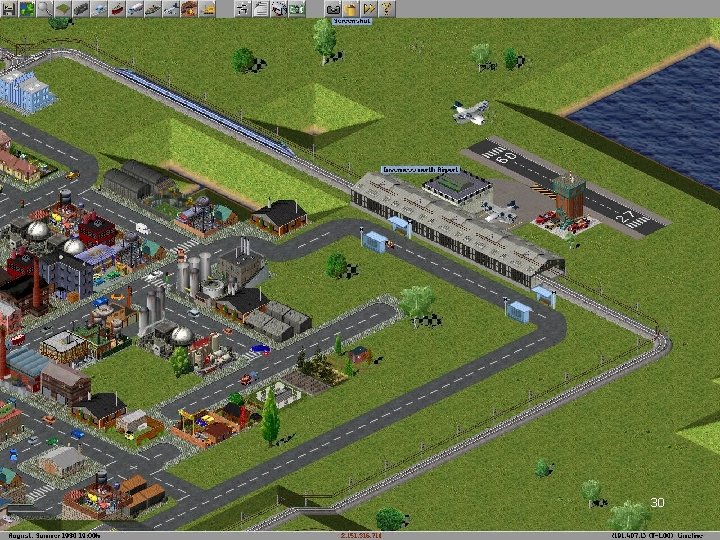This screenshot has width=720, height=540.
Task: Click the airport station name label
Action: coord(420,171)
